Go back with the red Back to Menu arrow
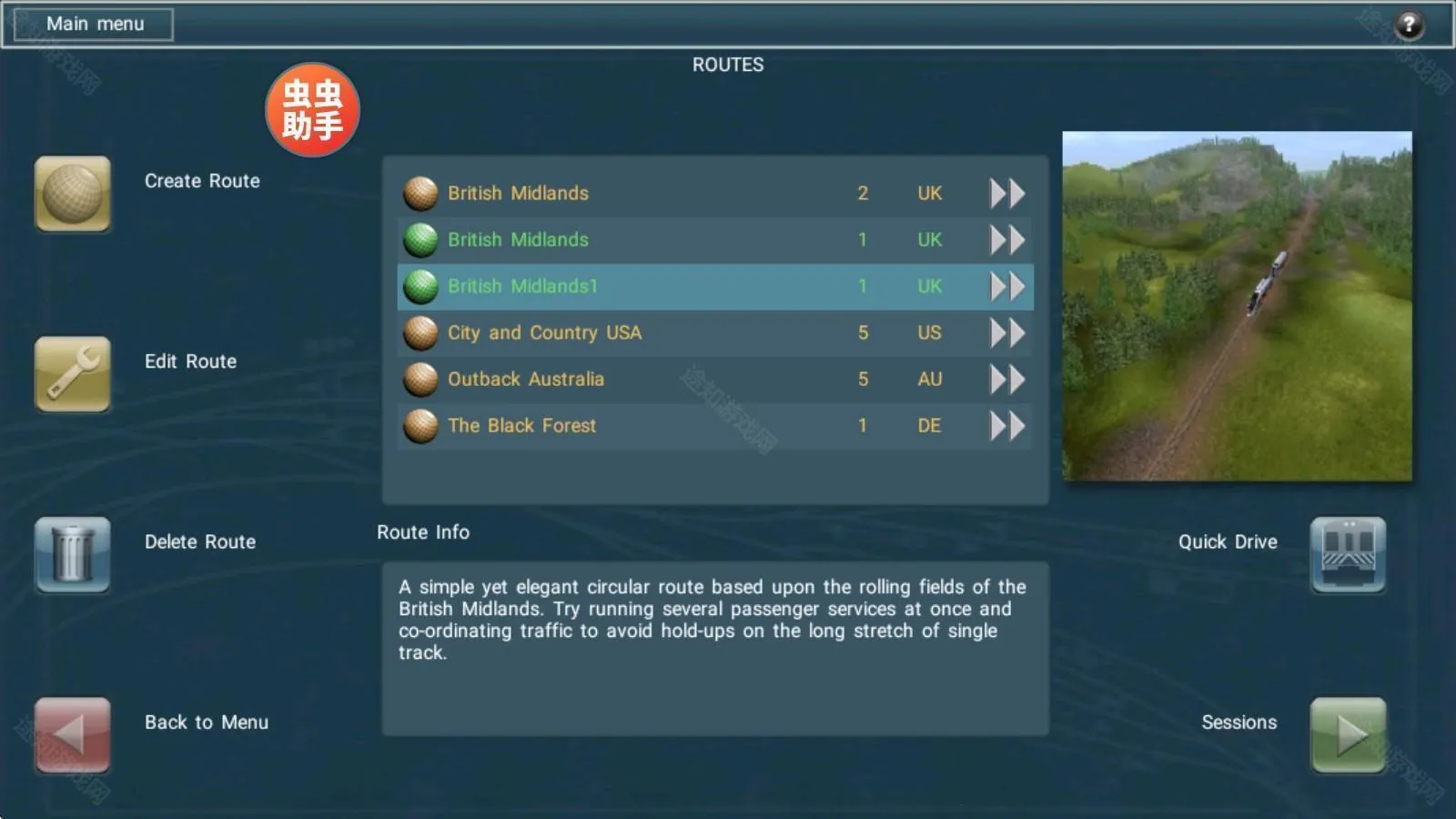Image resolution: width=1456 pixels, height=819 pixels. pos(73,734)
